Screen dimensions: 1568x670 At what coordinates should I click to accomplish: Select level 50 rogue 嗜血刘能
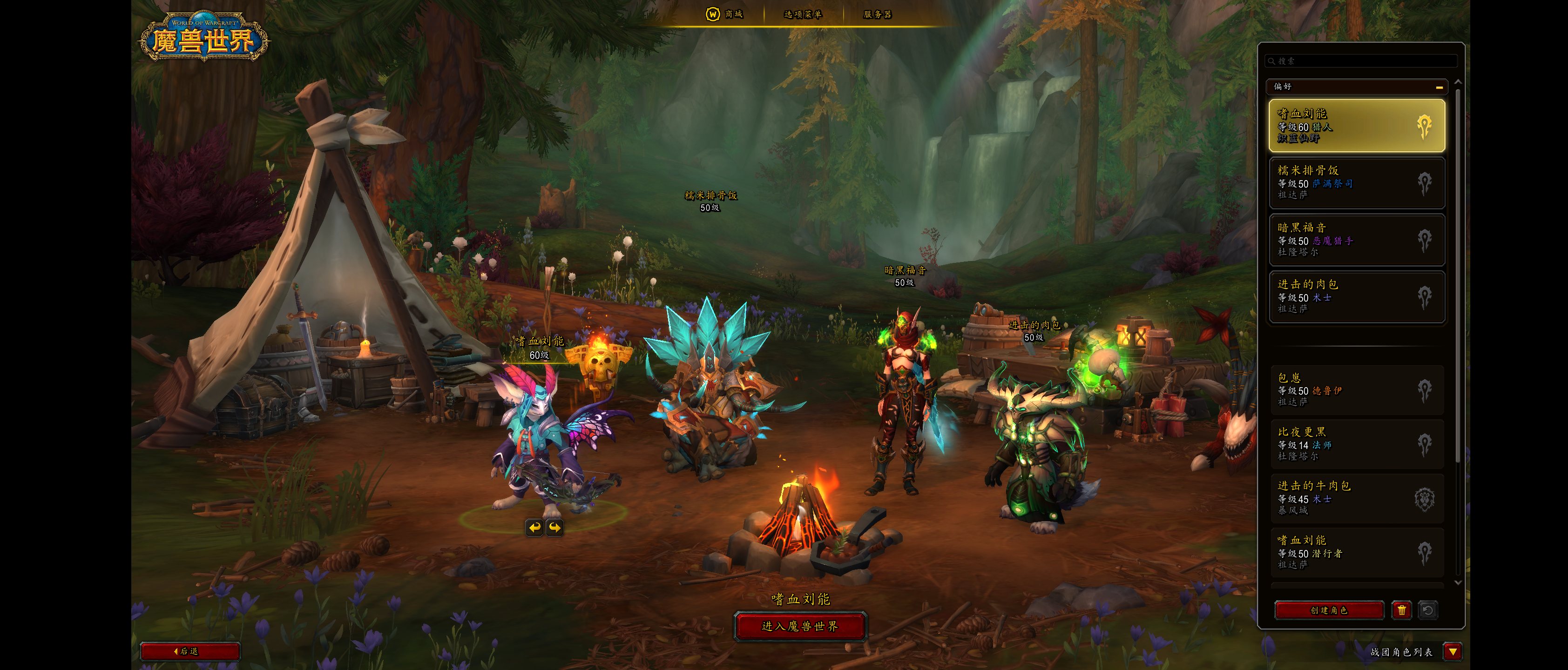tap(1356, 552)
